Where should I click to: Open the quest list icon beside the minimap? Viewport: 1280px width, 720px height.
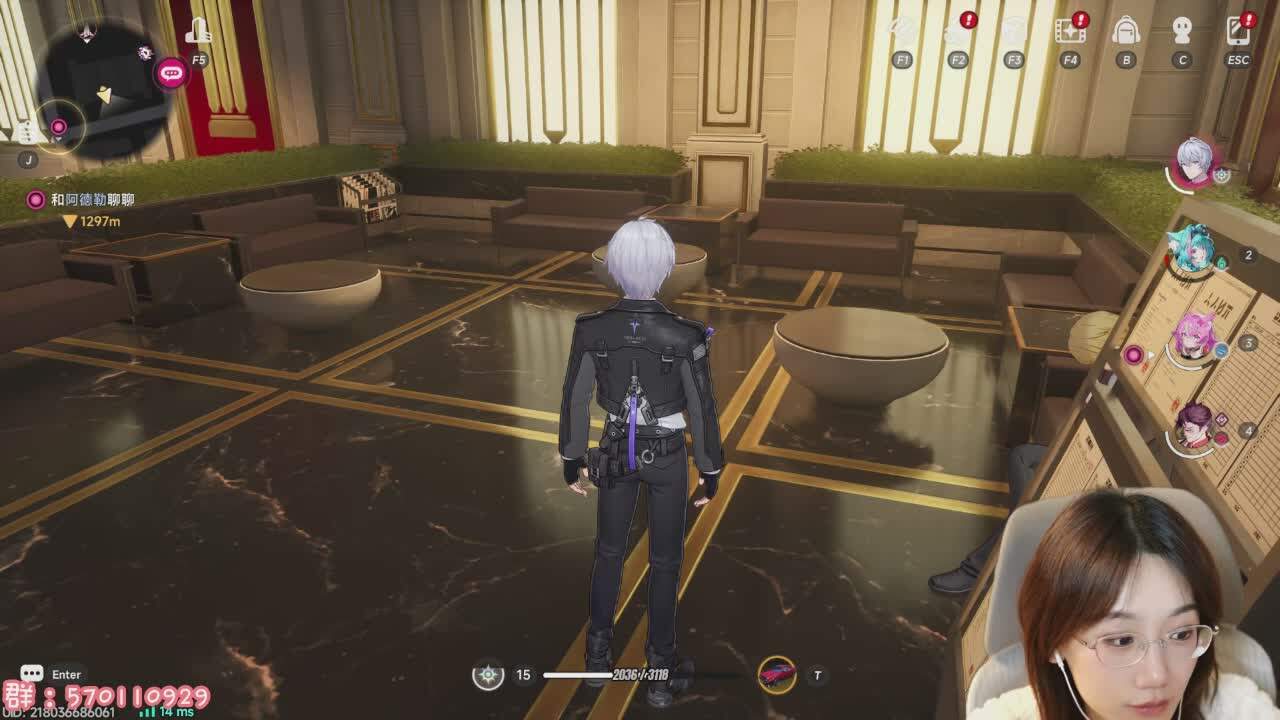pos(28,133)
